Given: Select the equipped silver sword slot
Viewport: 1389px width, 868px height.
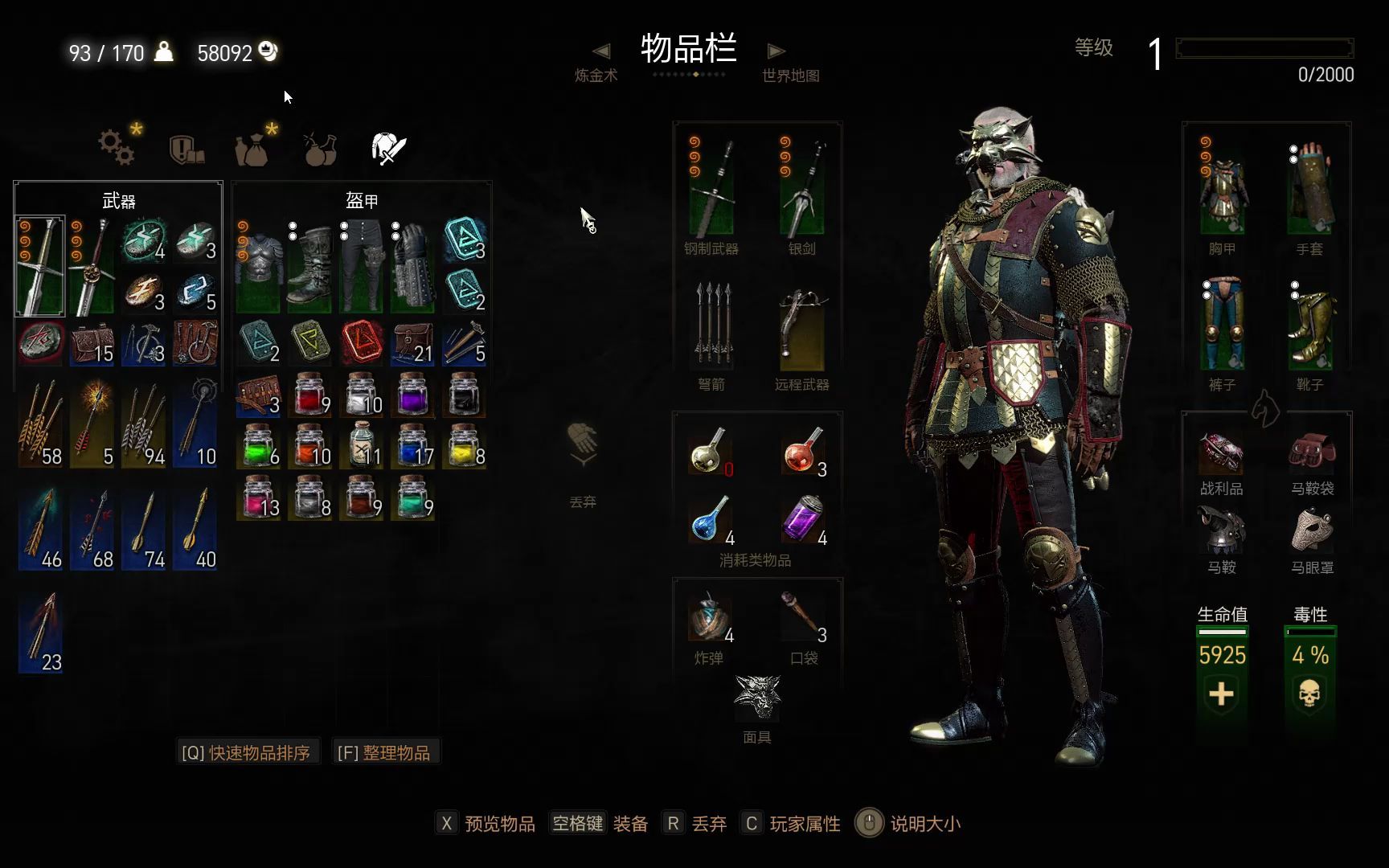Looking at the screenshot, I should point(801,189).
